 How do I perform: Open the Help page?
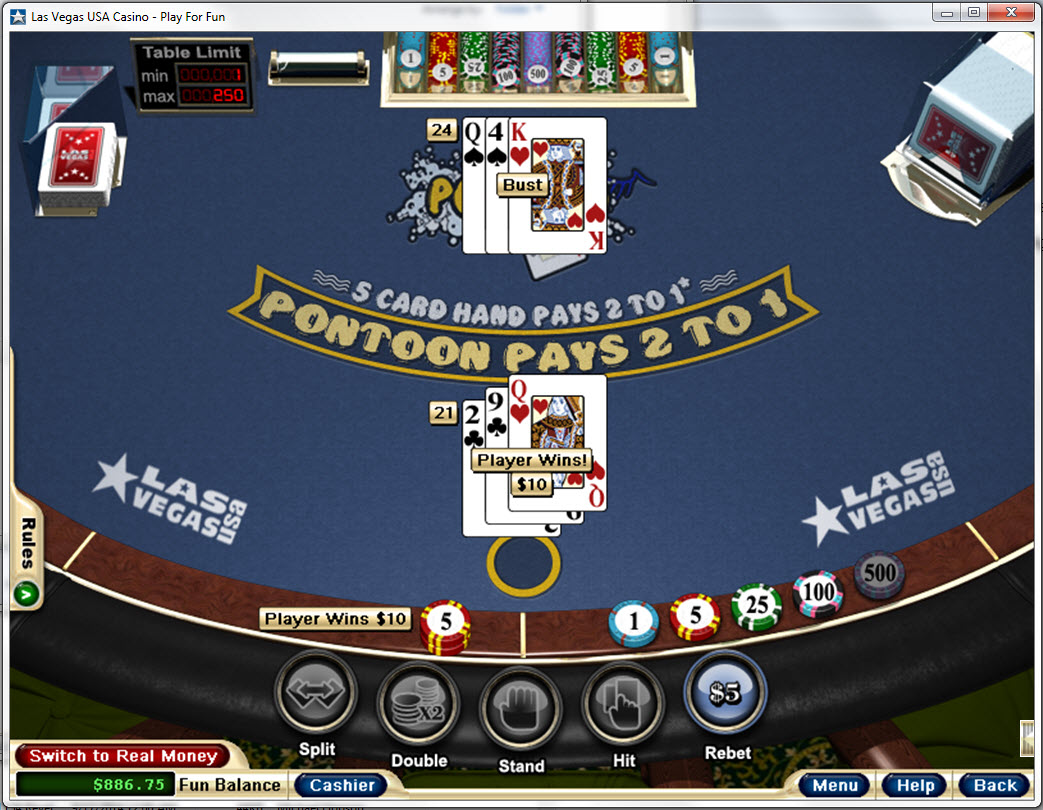(915, 785)
